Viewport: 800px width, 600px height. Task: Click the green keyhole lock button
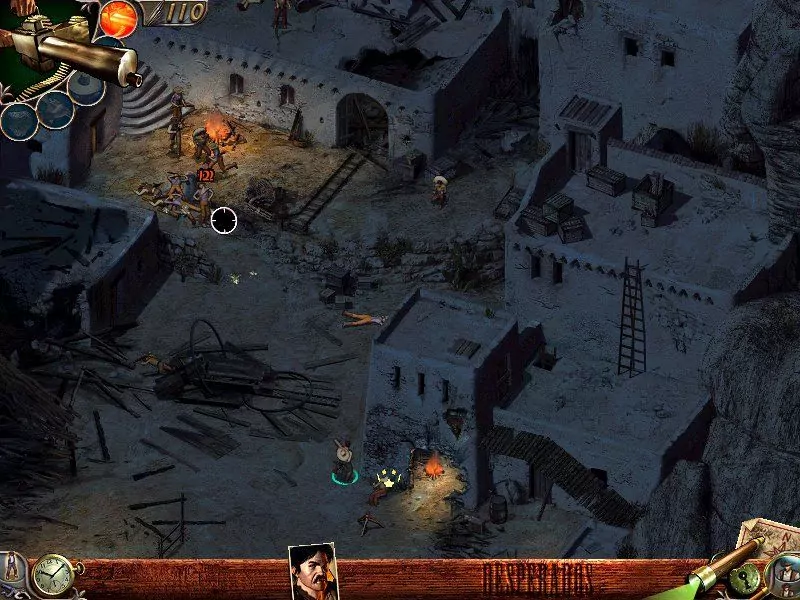[746, 578]
